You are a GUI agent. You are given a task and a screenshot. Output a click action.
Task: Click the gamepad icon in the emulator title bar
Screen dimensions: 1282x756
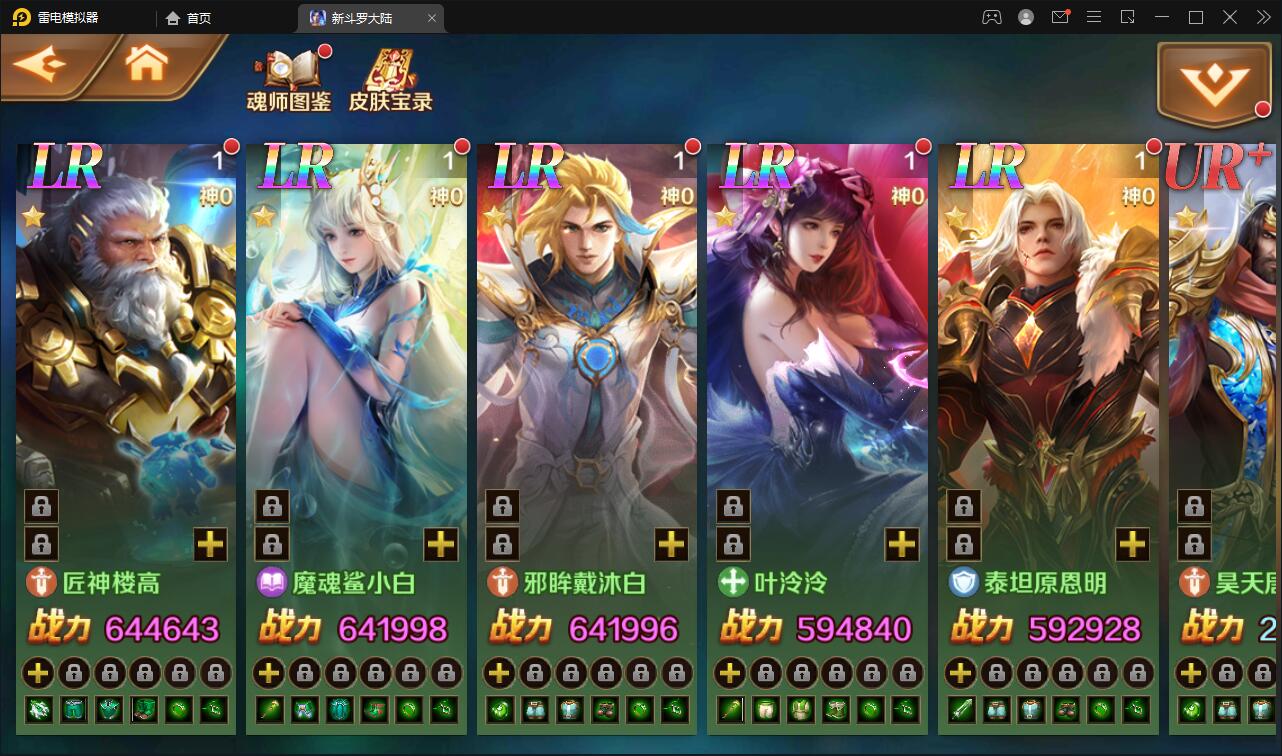992,17
